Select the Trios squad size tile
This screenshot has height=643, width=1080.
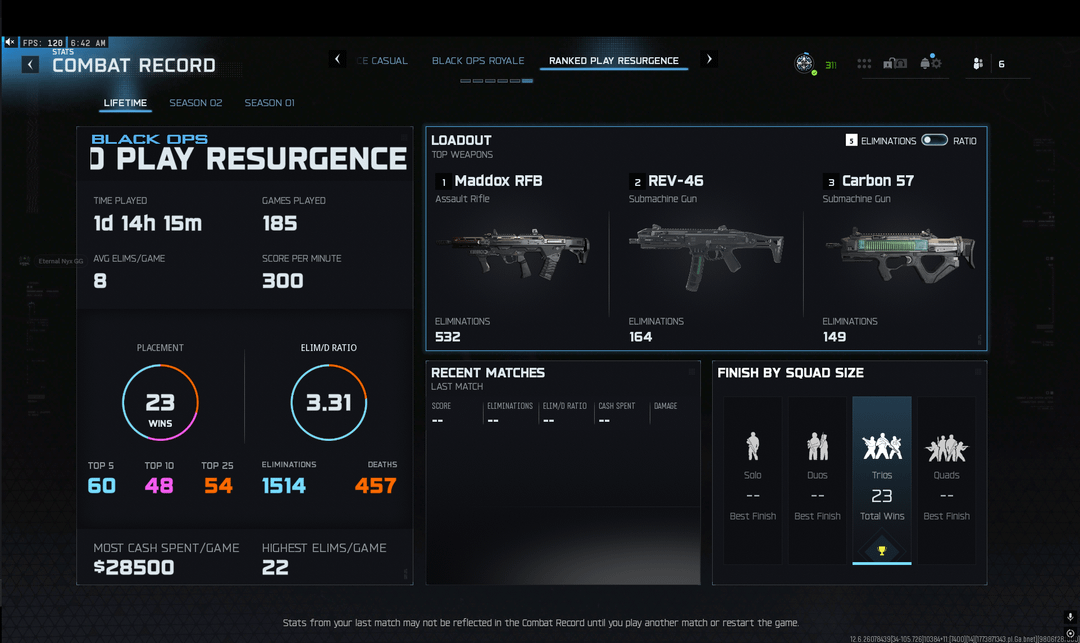click(882, 480)
